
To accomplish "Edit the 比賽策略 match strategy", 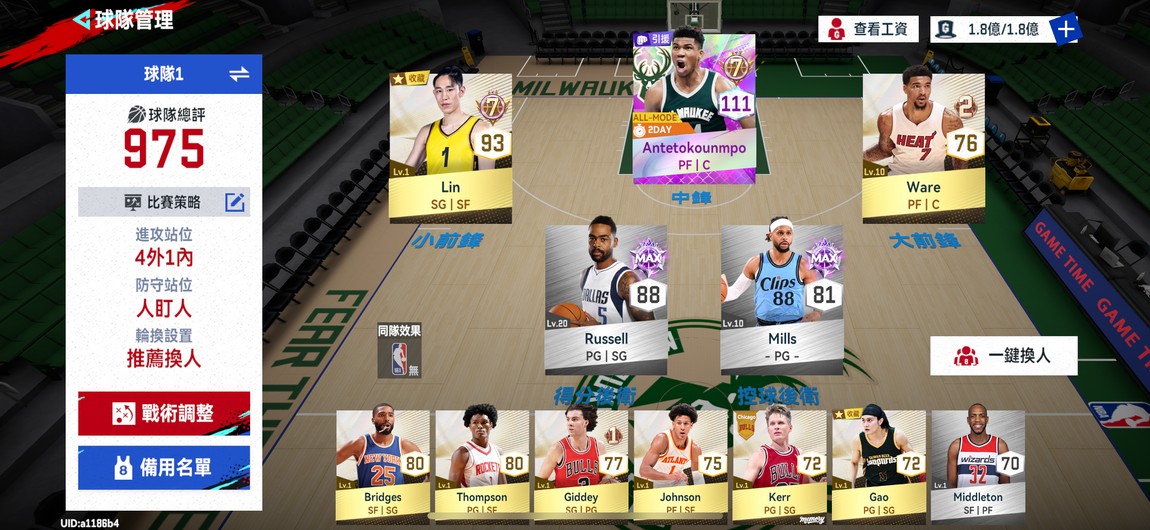I will coord(234,202).
